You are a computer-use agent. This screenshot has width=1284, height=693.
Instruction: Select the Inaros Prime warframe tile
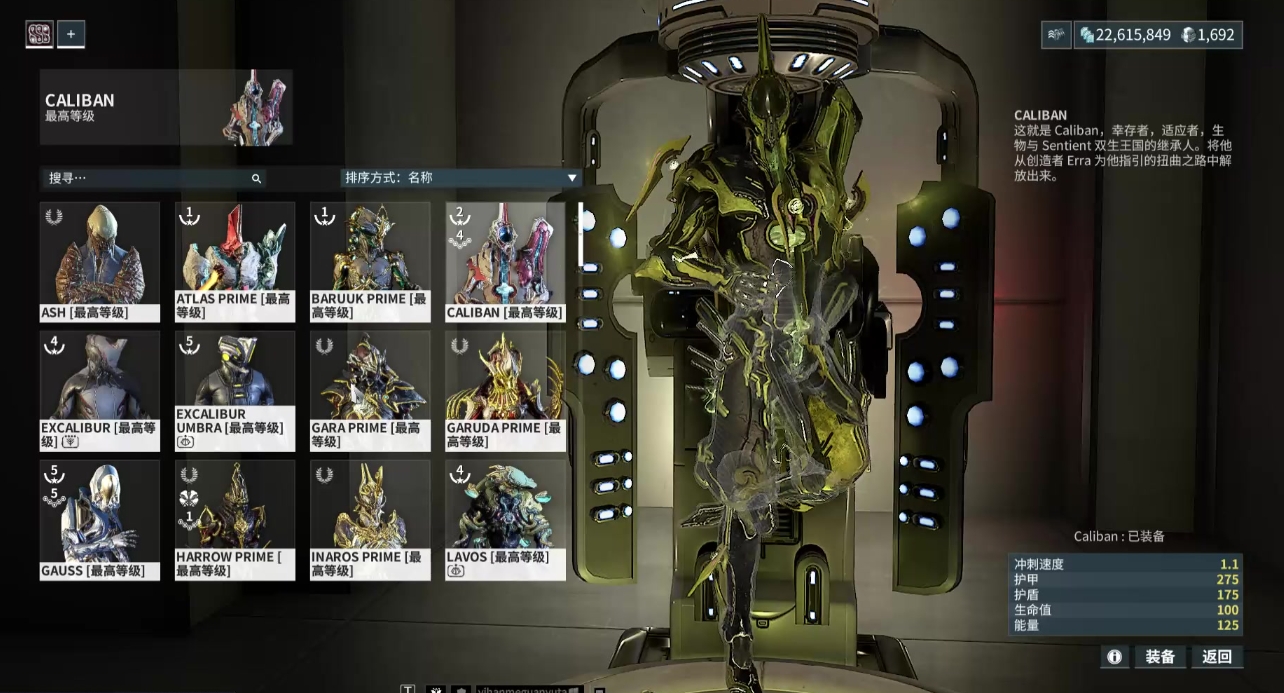[370, 520]
